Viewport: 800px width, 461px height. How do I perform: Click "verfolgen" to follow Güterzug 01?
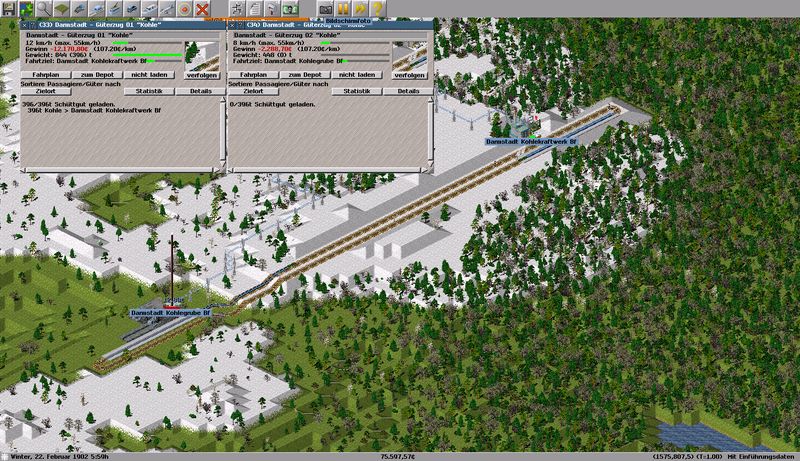click(x=199, y=73)
